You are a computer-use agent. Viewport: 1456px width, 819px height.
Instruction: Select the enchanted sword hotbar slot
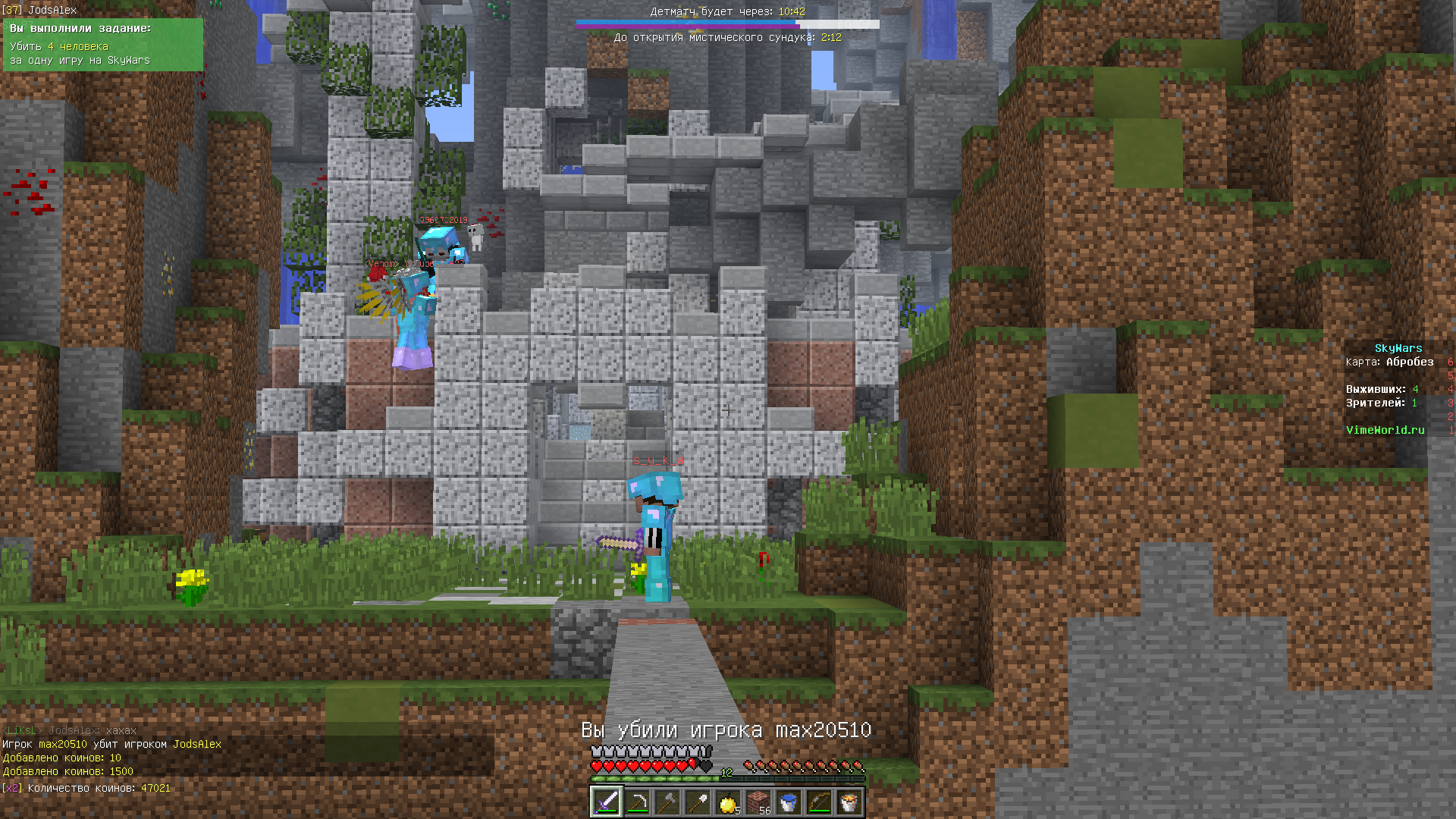(x=606, y=802)
